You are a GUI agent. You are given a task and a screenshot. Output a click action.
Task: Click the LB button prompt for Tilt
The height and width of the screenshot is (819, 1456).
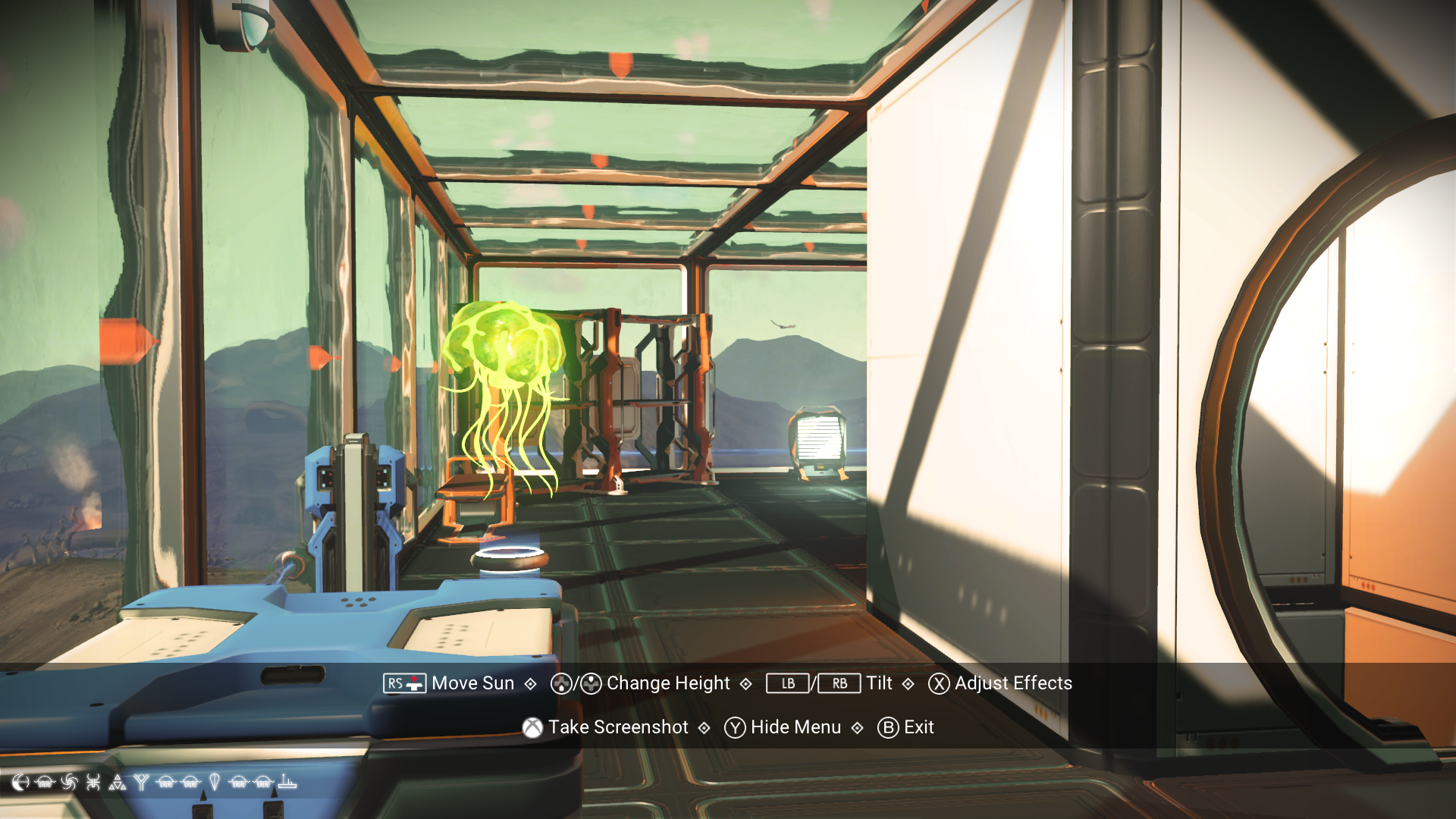tap(787, 683)
